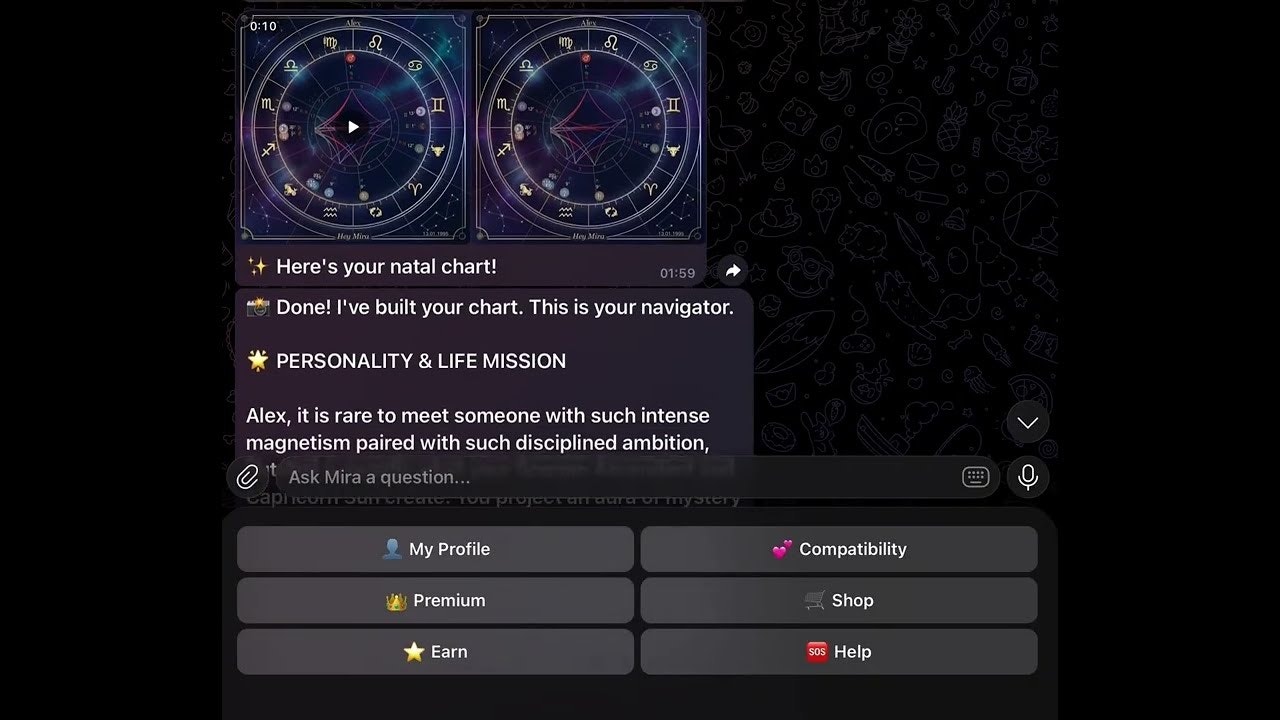Image resolution: width=1280 pixels, height=720 pixels.
Task: Open the Premium upgrade option
Action: click(435, 600)
